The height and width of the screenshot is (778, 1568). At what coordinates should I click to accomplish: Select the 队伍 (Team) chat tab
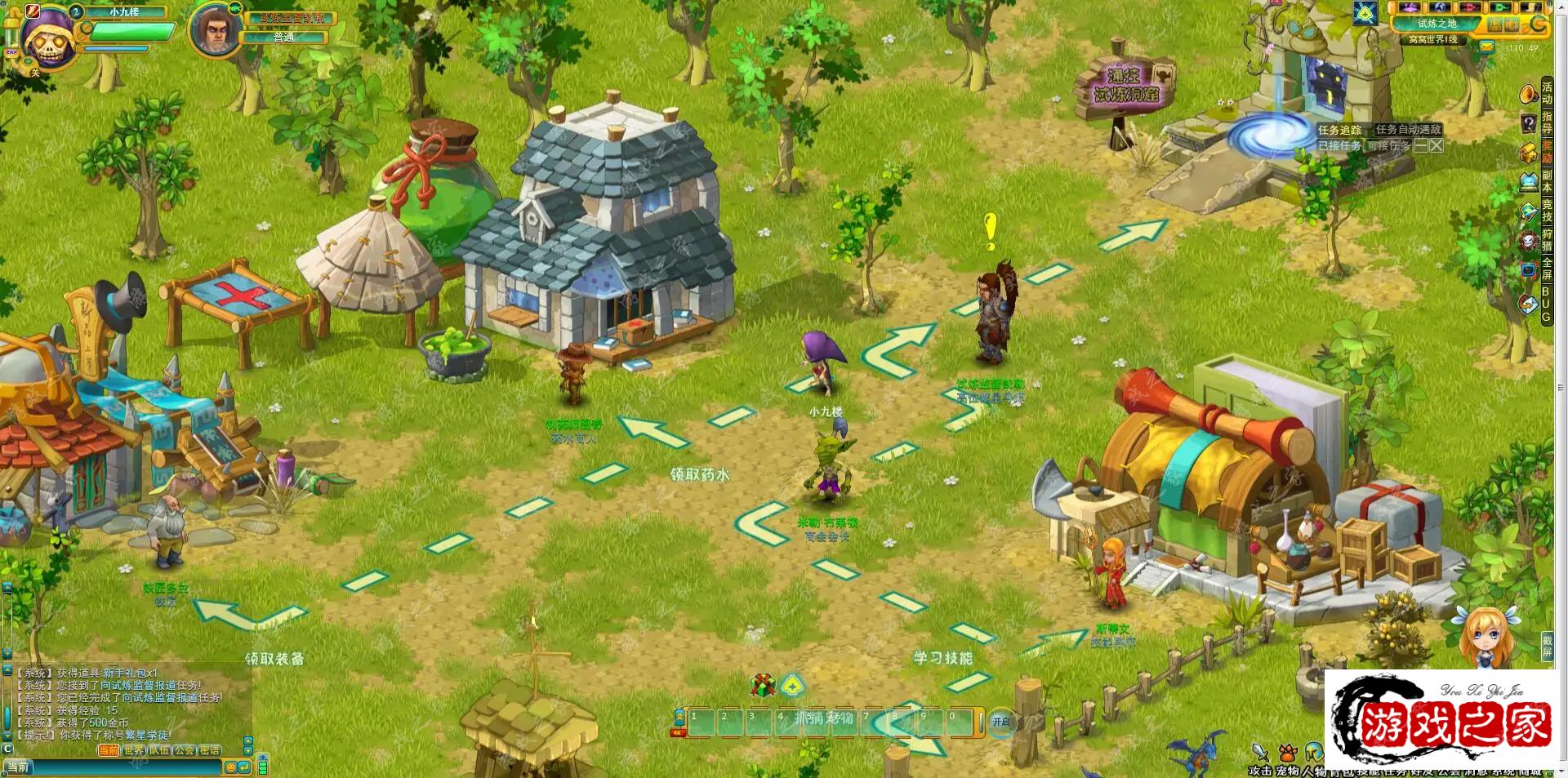(159, 749)
